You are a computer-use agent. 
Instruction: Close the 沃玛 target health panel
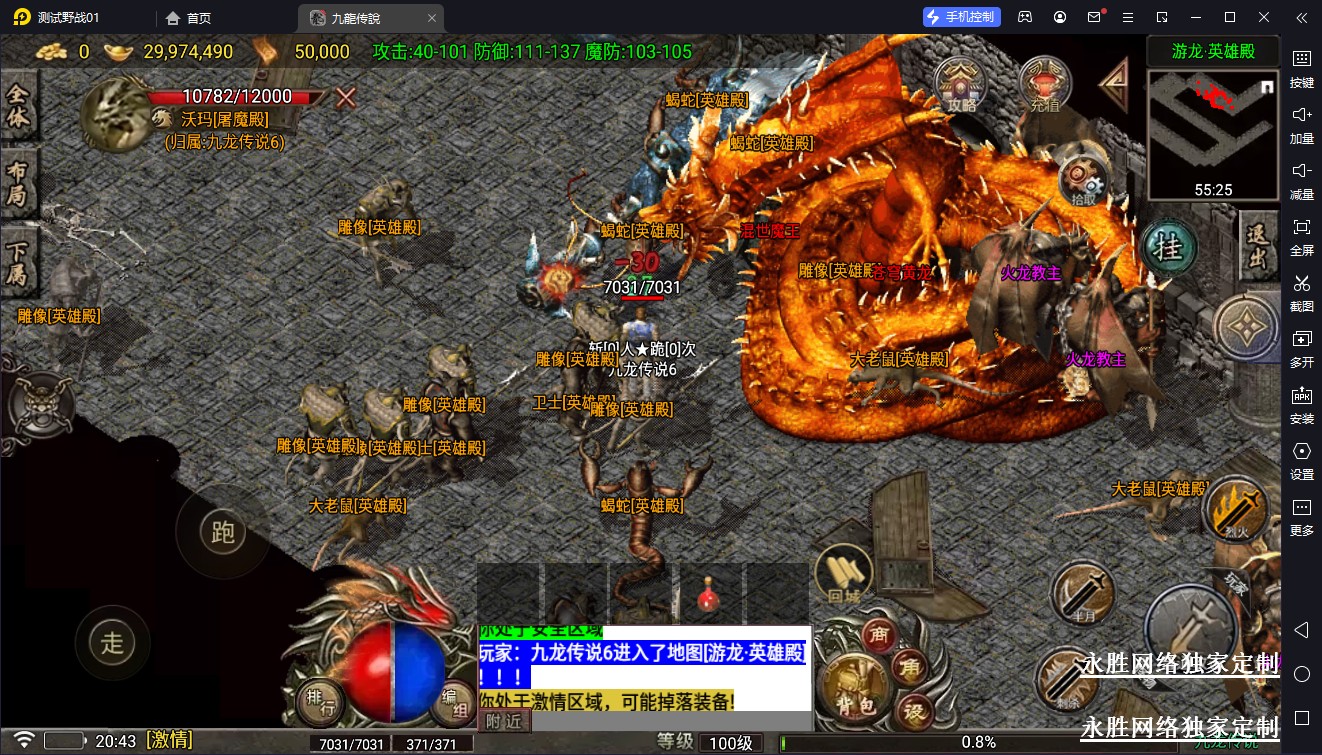346,97
